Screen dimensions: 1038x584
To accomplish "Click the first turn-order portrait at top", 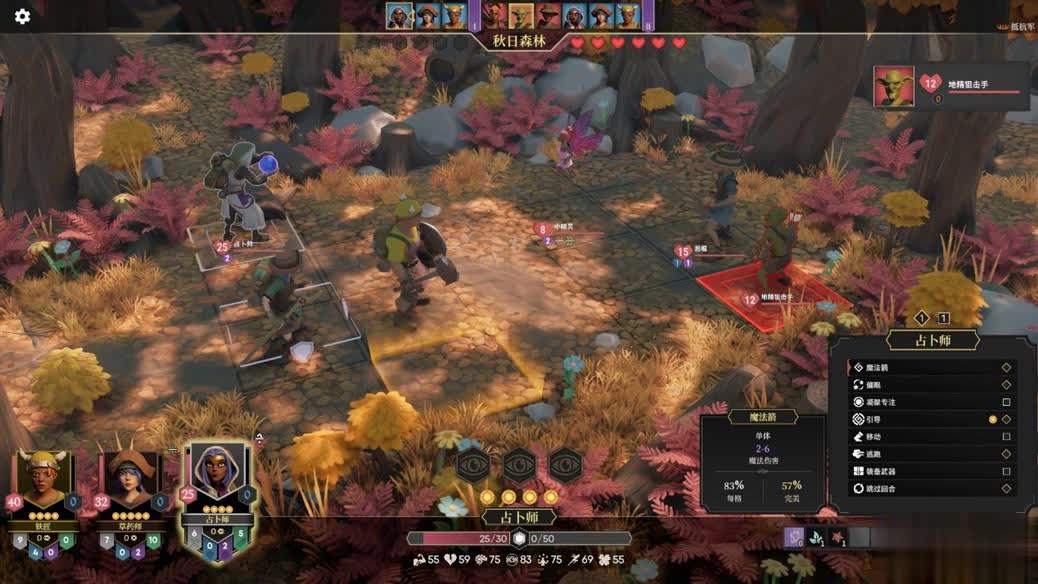I will point(400,15).
